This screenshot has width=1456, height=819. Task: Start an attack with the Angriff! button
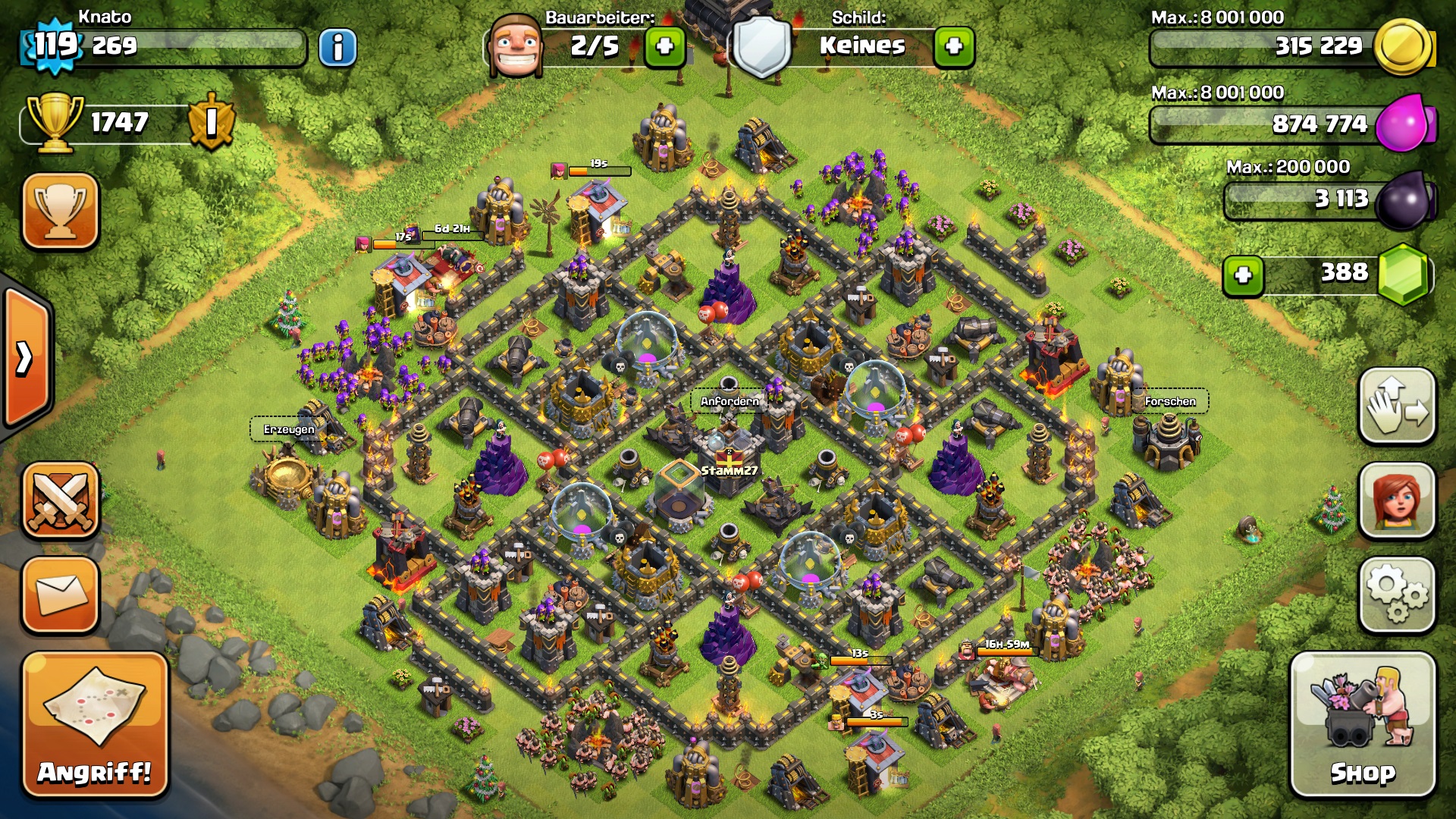pos(95,725)
